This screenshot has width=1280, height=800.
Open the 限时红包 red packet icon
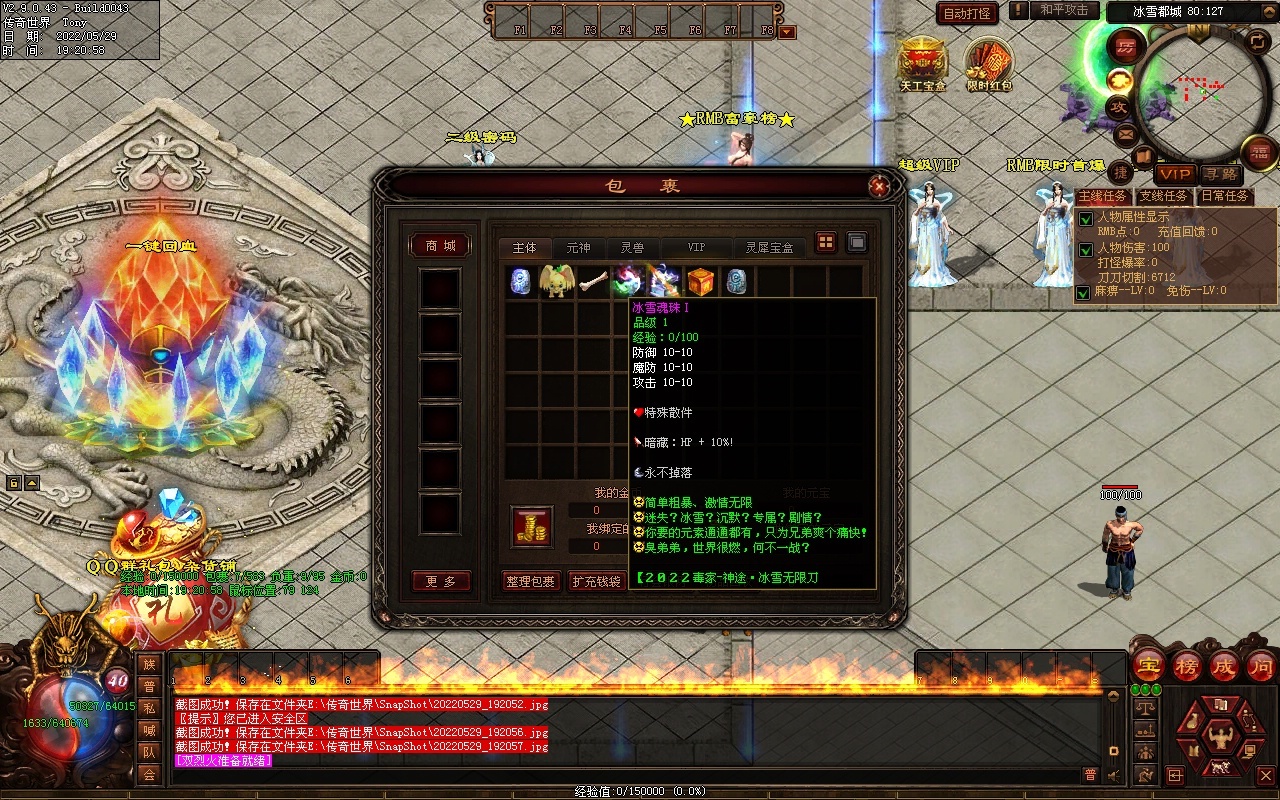coord(988,62)
